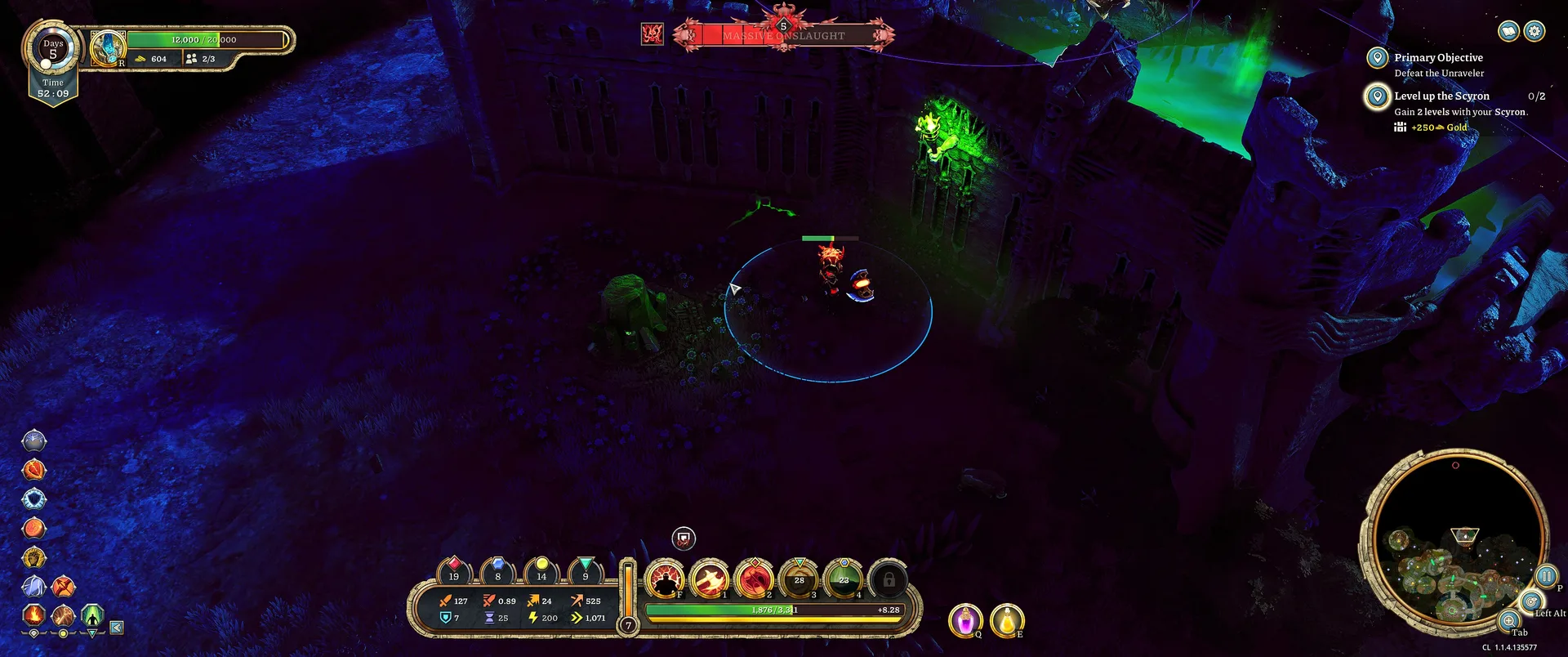Select the Level up the Scyron quest
1568x657 pixels.
(1441, 96)
